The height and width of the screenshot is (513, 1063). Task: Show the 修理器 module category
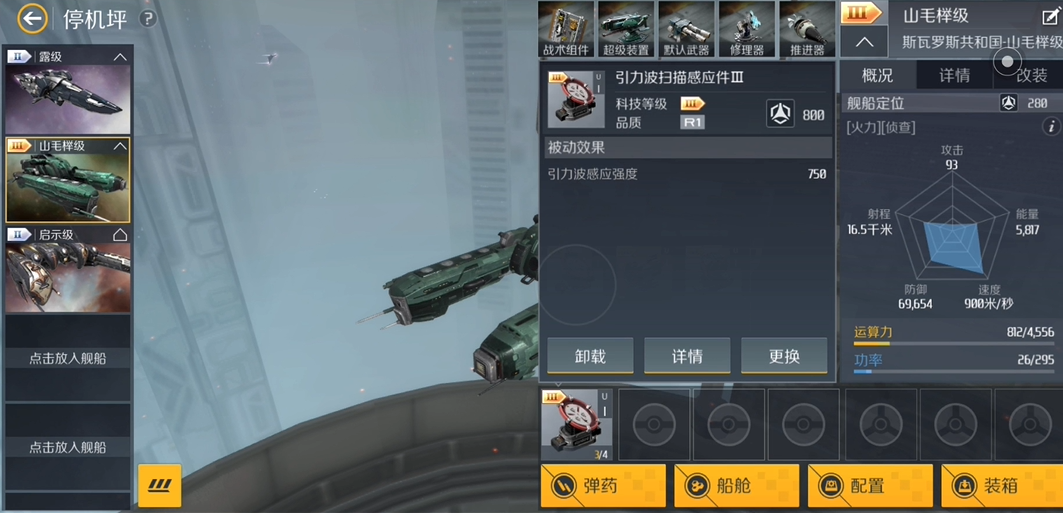[747, 29]
